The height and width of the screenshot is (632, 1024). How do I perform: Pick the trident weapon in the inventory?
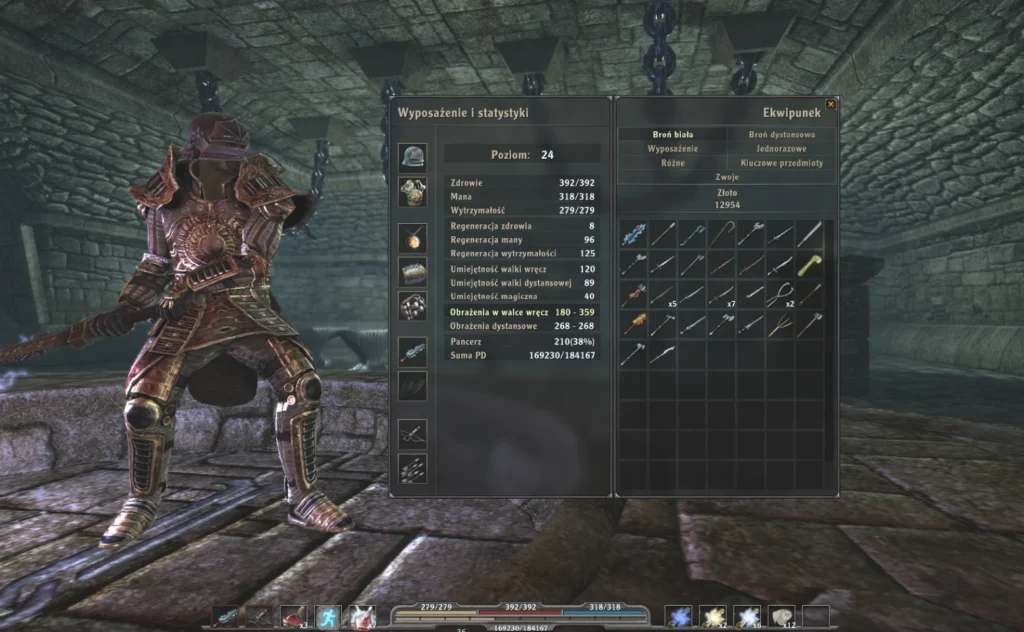780,325
